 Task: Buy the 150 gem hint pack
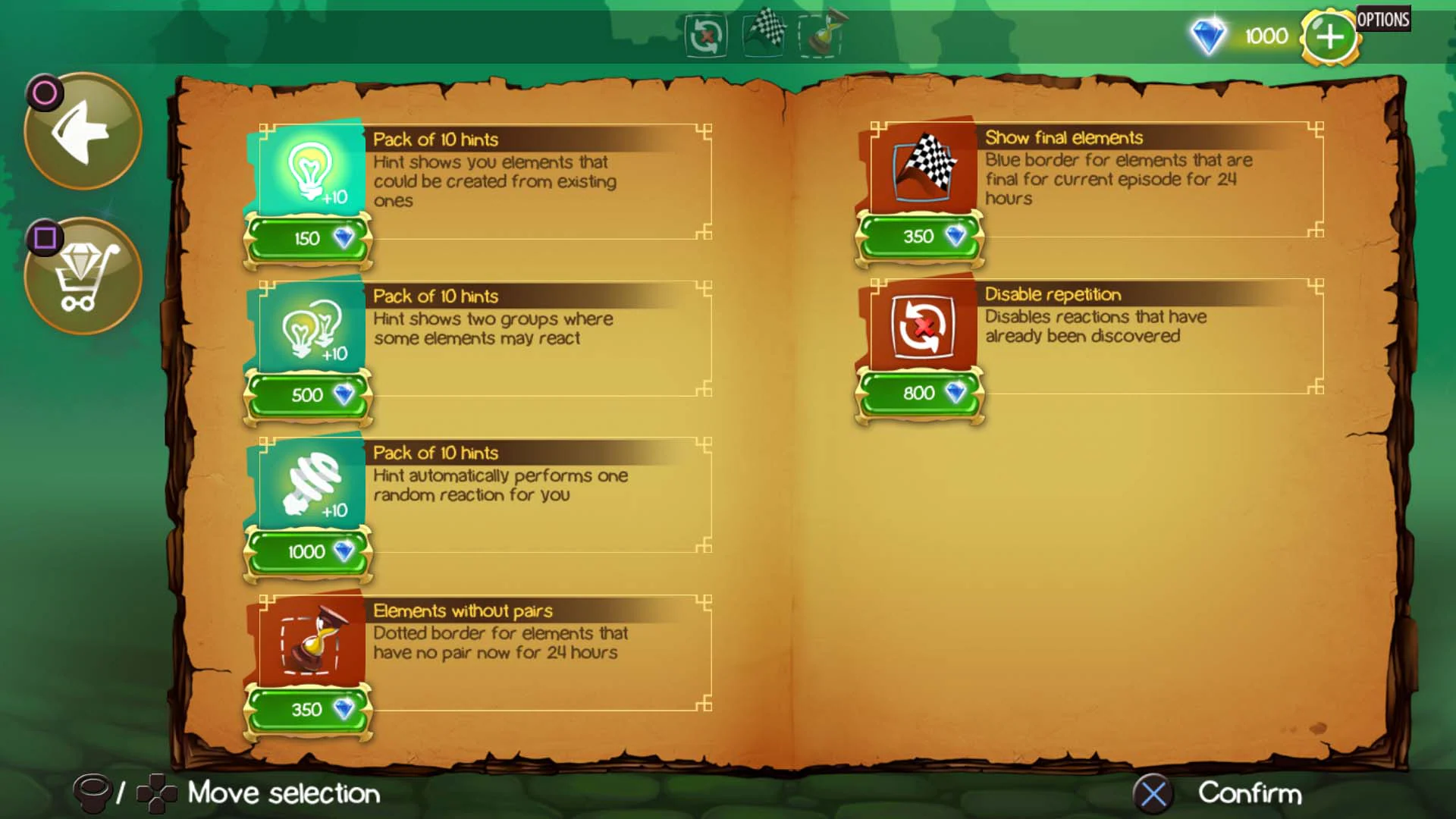pyautogui.click(x=307, y=237)
